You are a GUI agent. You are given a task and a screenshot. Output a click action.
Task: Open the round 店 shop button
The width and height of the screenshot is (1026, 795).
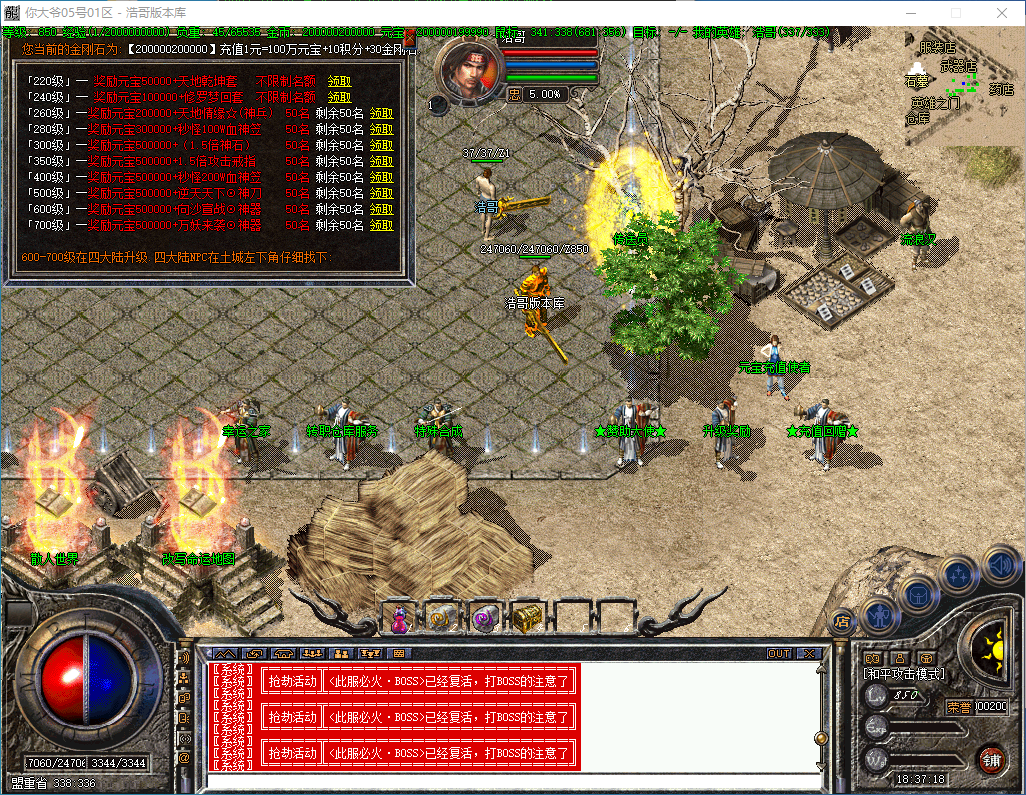pyautogui.click(x=842, y=620)
